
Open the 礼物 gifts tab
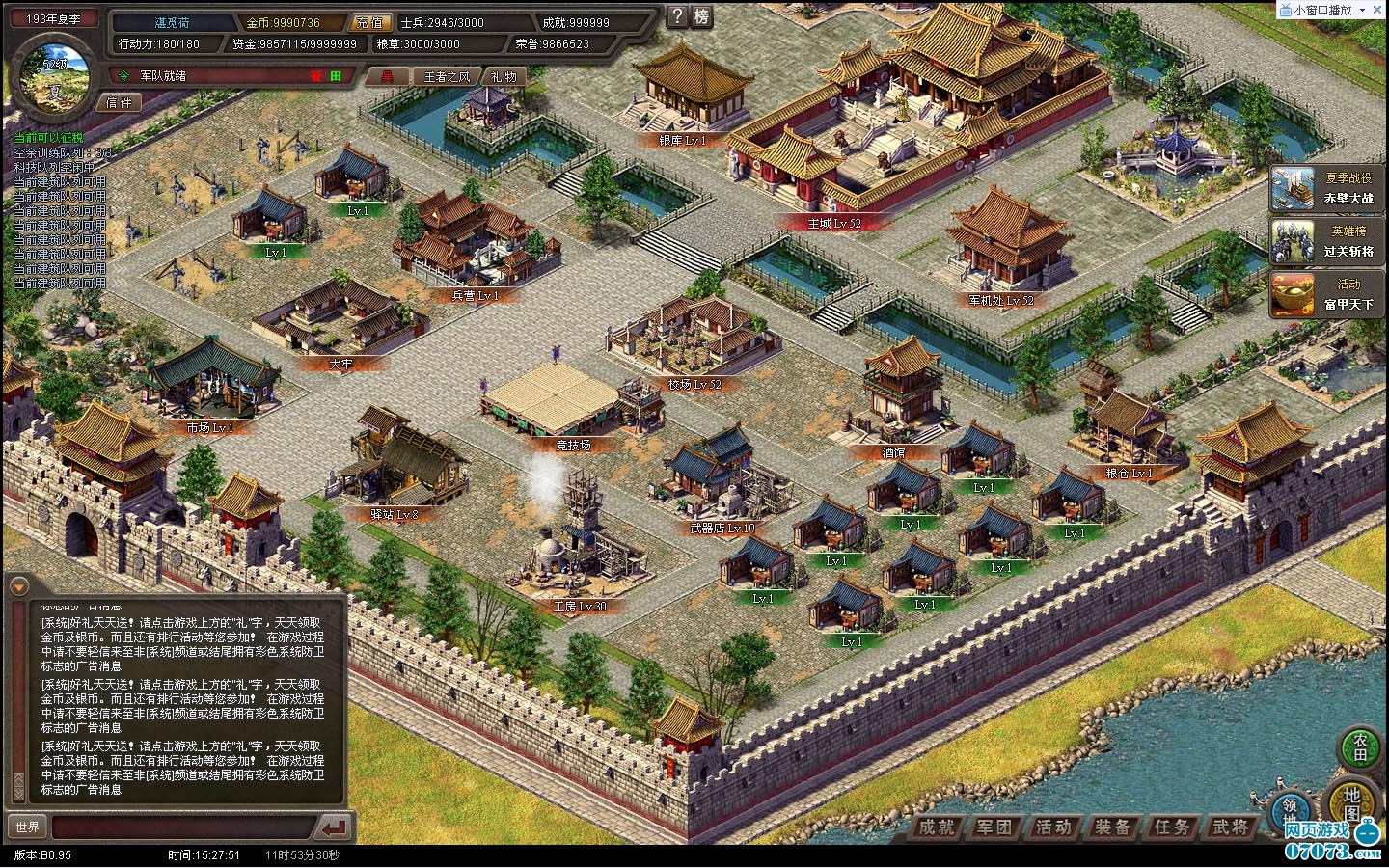click(x=504, y=76)
